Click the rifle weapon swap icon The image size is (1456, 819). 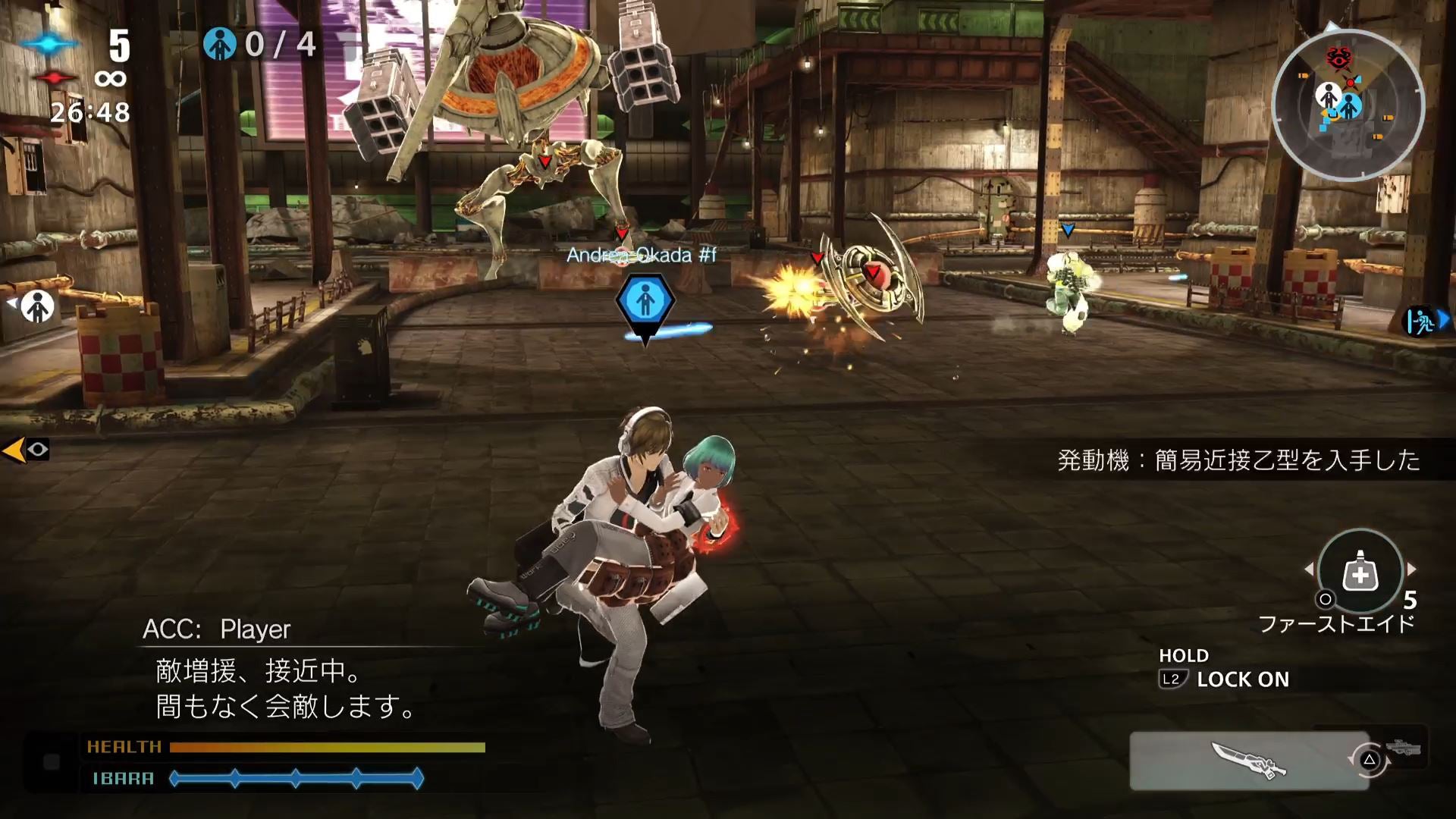[1402, 745]
